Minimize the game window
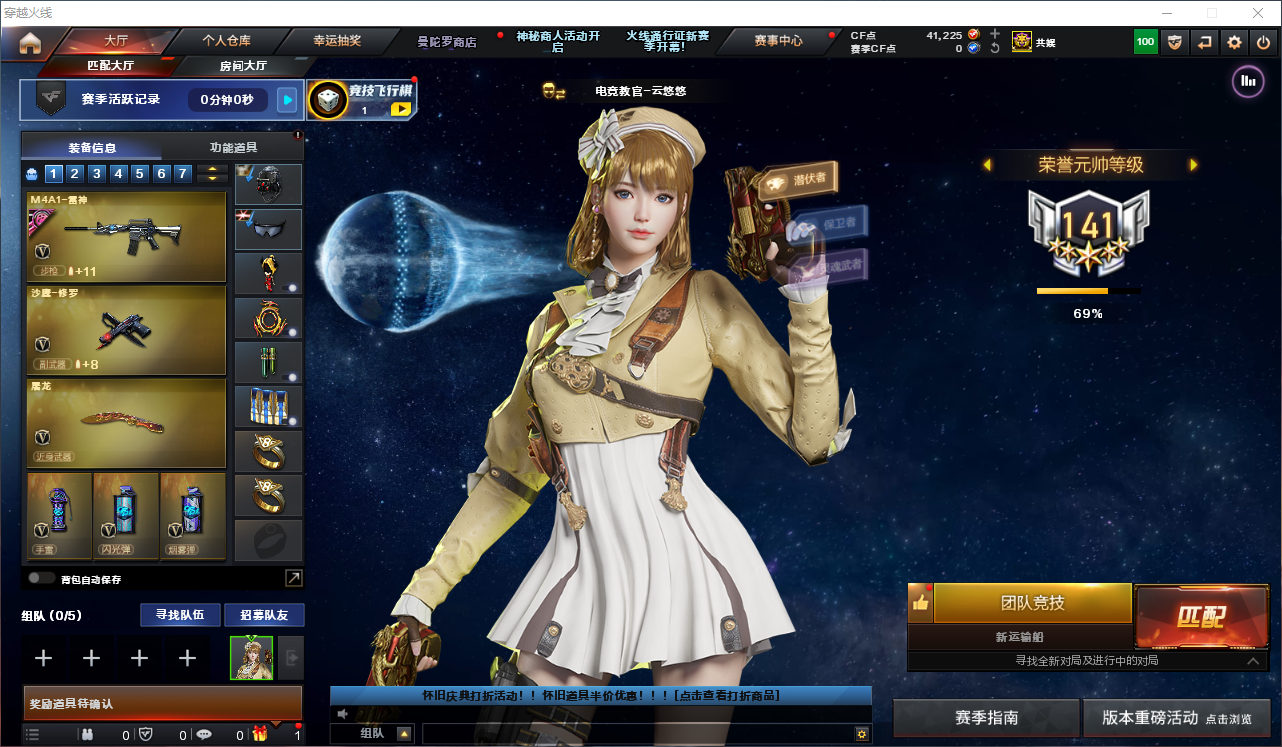The width and height of the screenshot is (1282, 747). pos(1167,13)
